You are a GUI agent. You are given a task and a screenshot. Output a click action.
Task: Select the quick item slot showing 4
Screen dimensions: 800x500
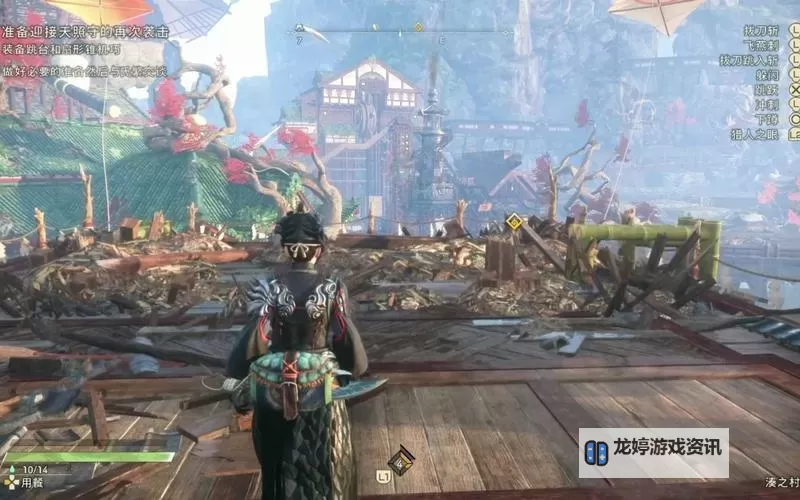click(401, 460)
